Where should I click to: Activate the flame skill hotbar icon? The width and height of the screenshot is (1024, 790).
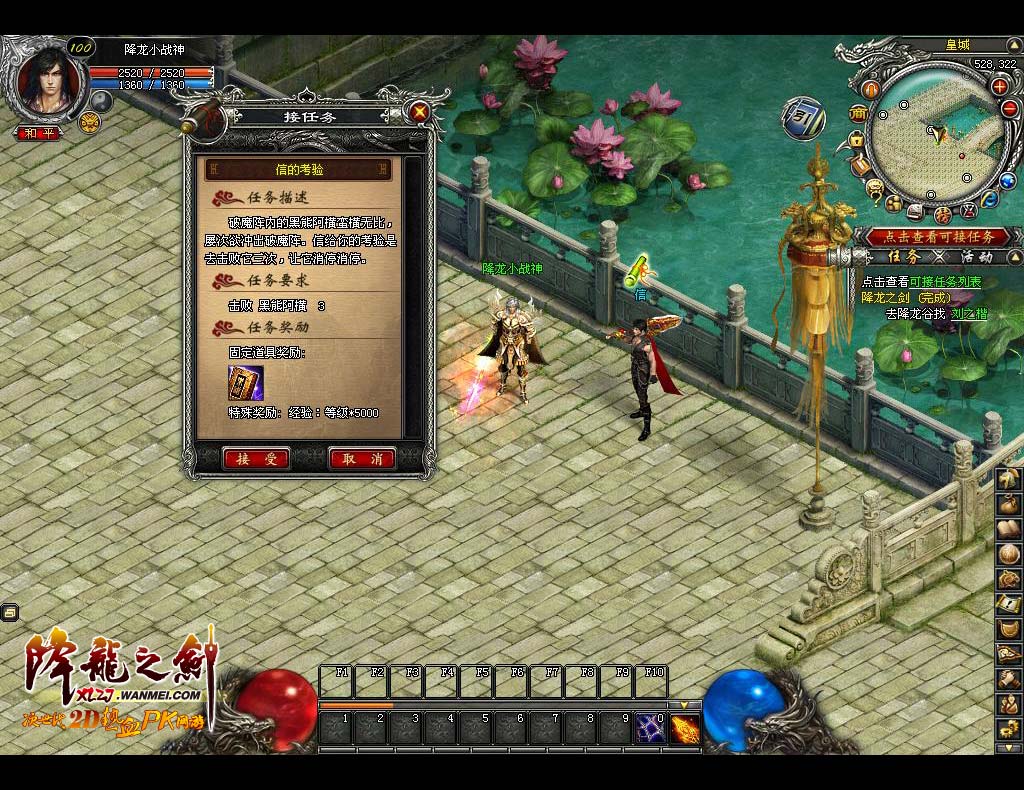(x=685, y=728)
